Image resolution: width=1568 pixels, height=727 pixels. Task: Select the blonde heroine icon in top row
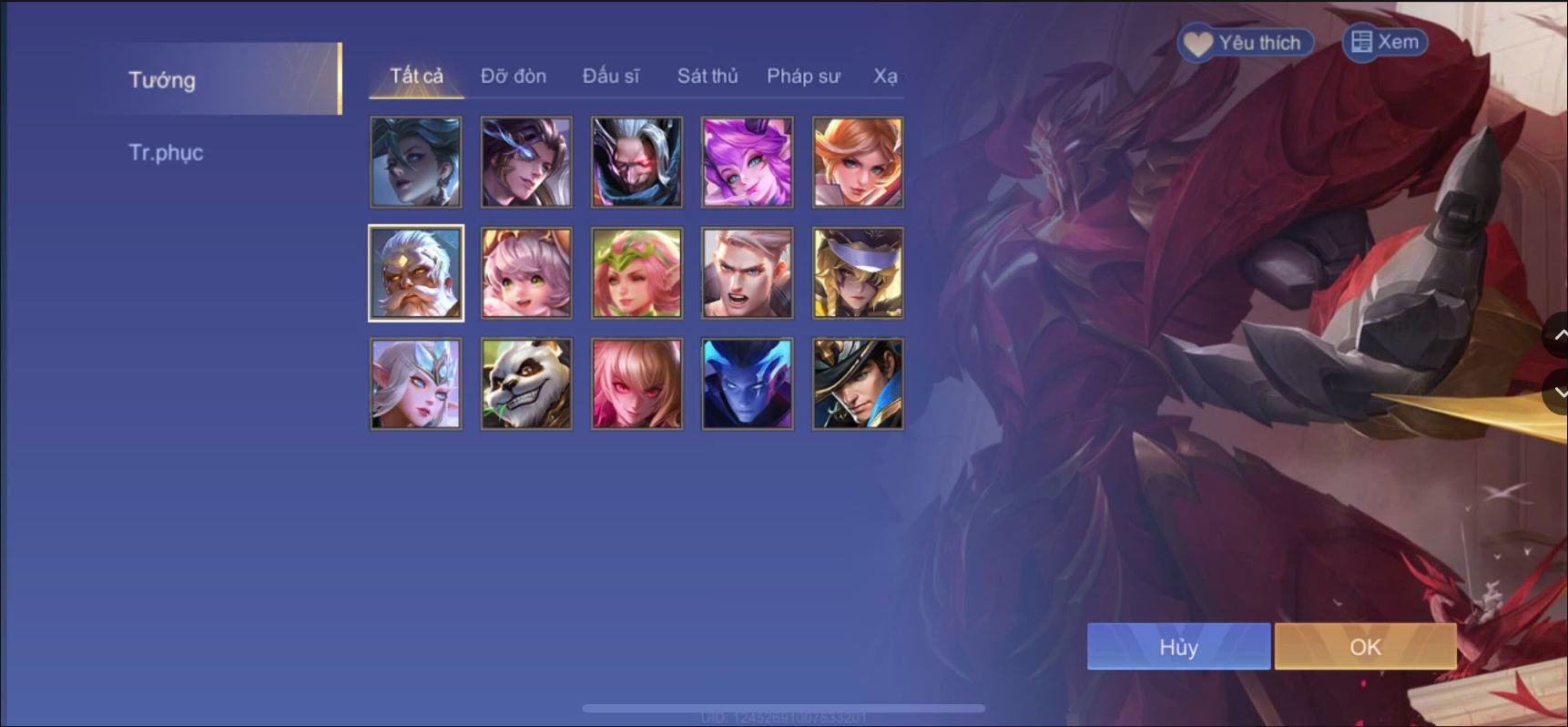857,161
